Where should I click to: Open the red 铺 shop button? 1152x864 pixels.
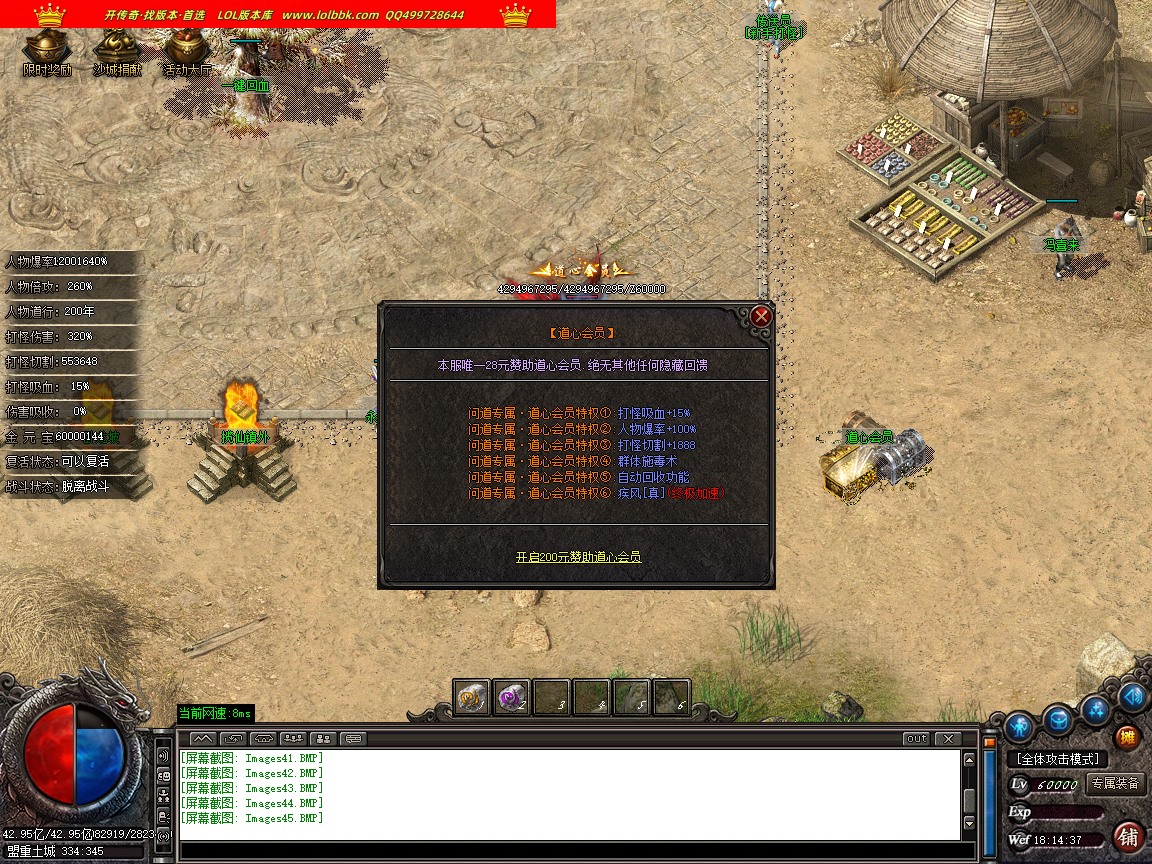[1128, 836]
